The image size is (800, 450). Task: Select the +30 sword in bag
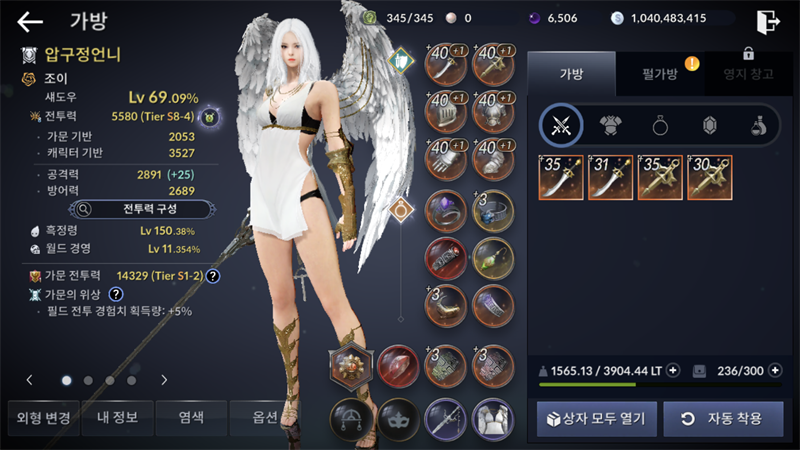709,177
